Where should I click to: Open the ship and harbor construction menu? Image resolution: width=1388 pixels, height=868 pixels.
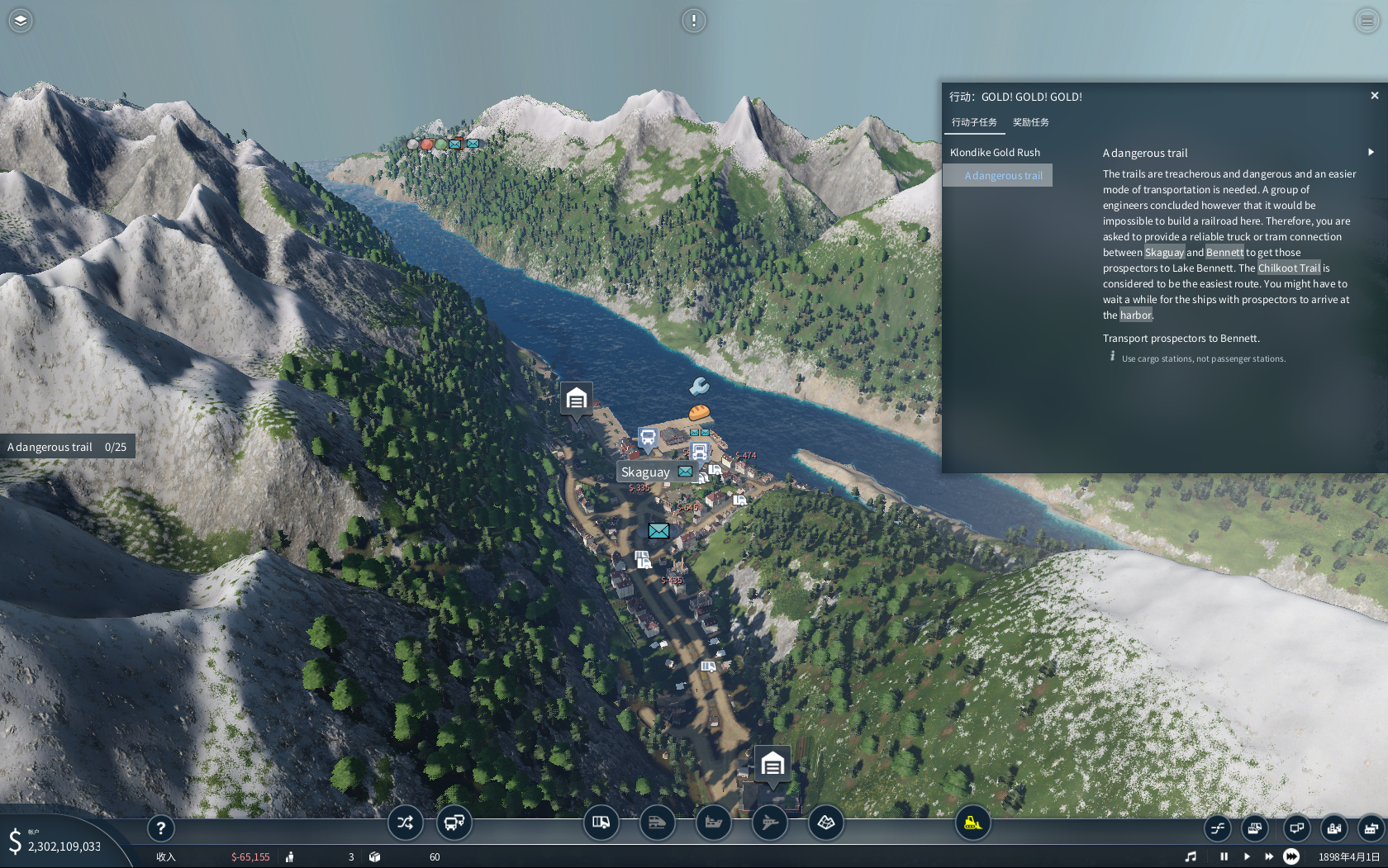point(713,823)
